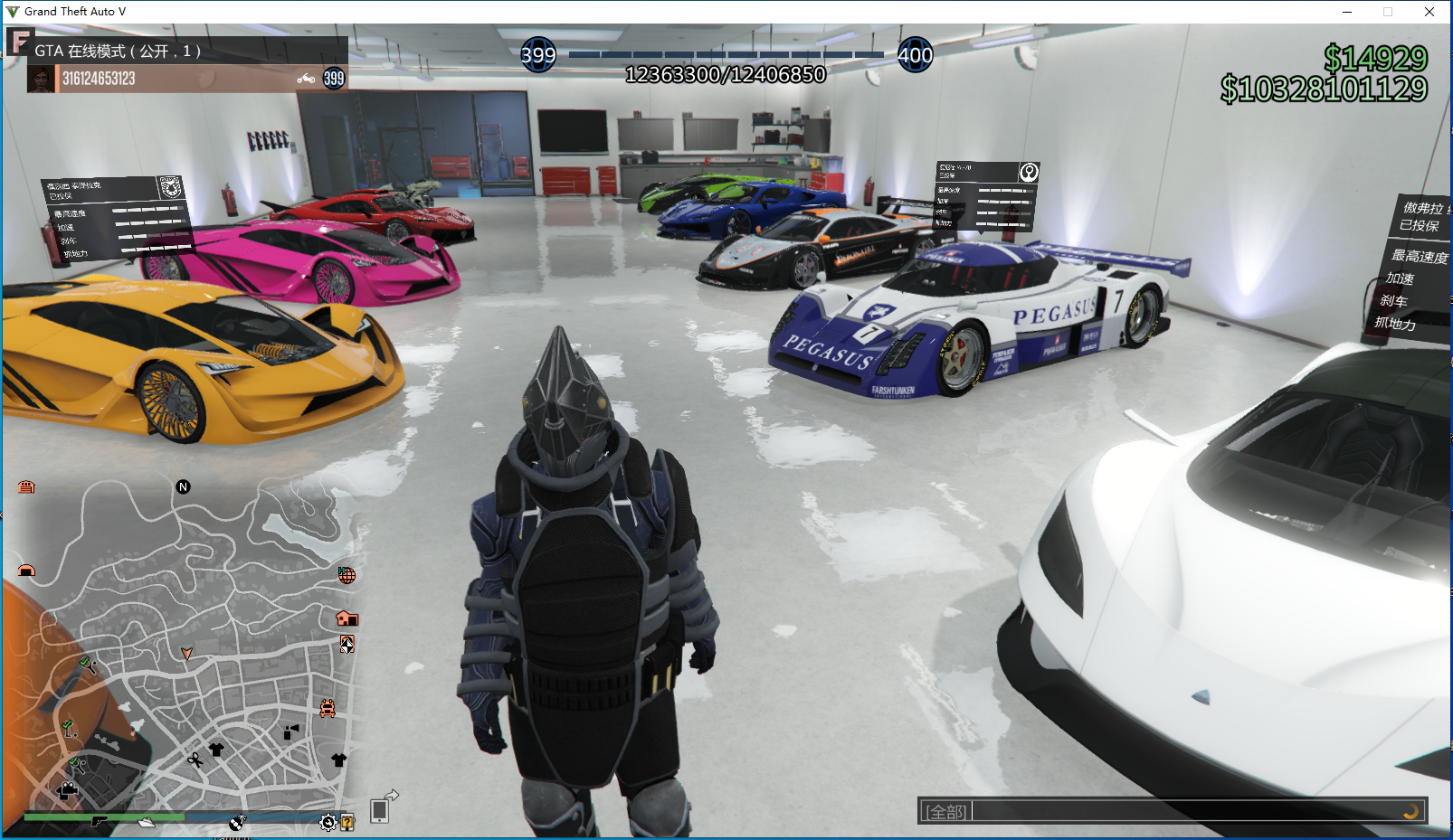Click the golf flag marker on the minimap
The height and width of the screenshot is (840, 1453).
68,727
